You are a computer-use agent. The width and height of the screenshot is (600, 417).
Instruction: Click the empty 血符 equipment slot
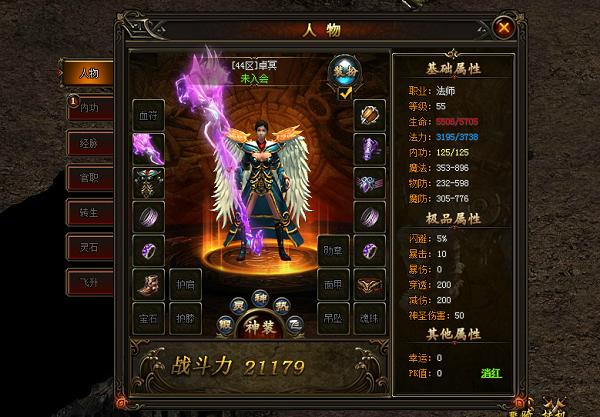[x=149, y=115]
